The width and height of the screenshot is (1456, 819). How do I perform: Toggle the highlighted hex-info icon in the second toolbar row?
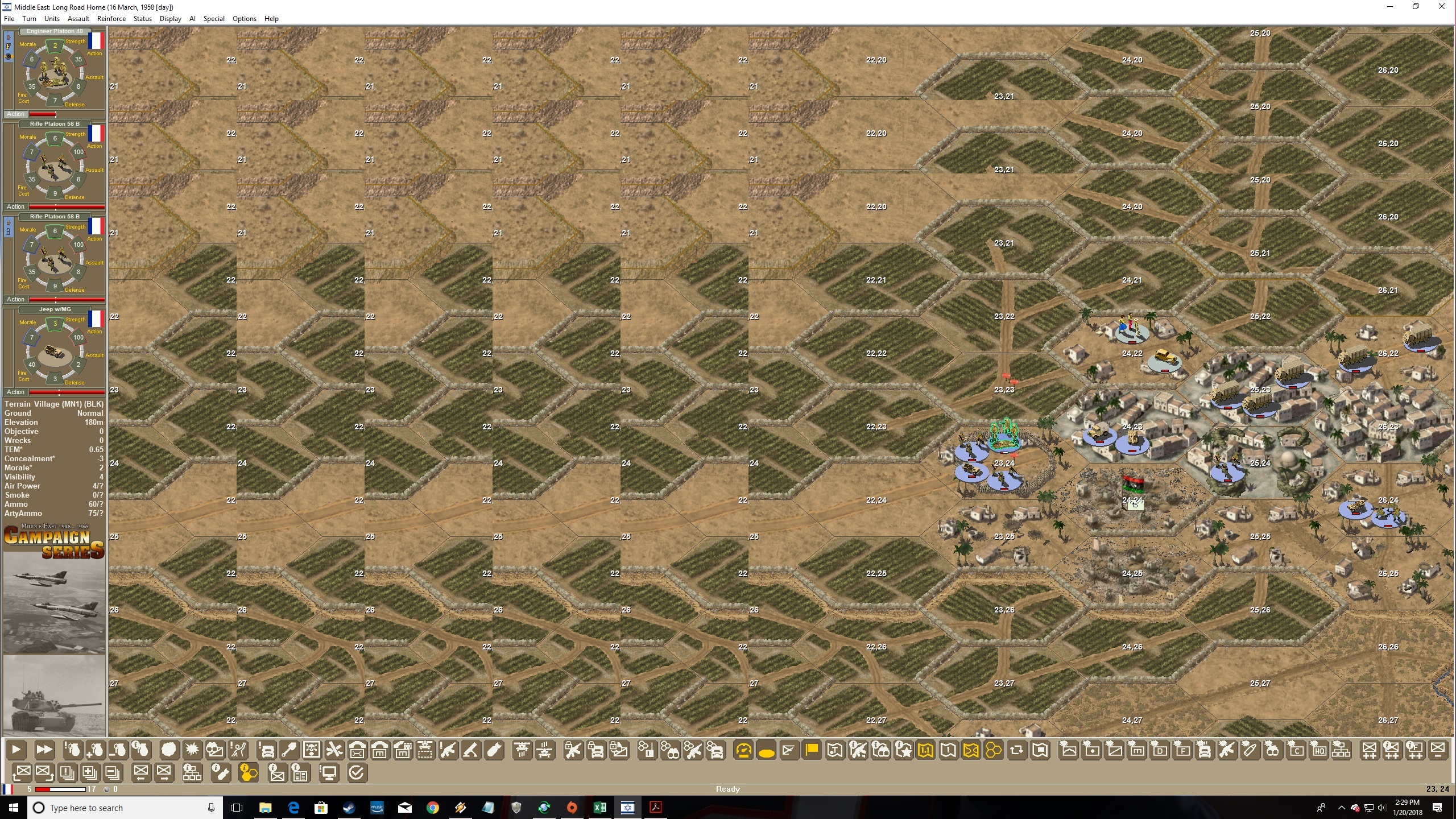(249, 772)
